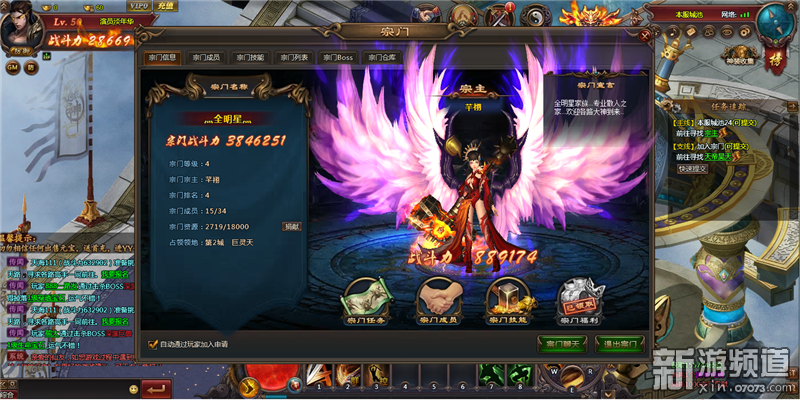
Task: Open the 宗门技能 chest icon
Action: pyautogui.click(x=508, y=300)
